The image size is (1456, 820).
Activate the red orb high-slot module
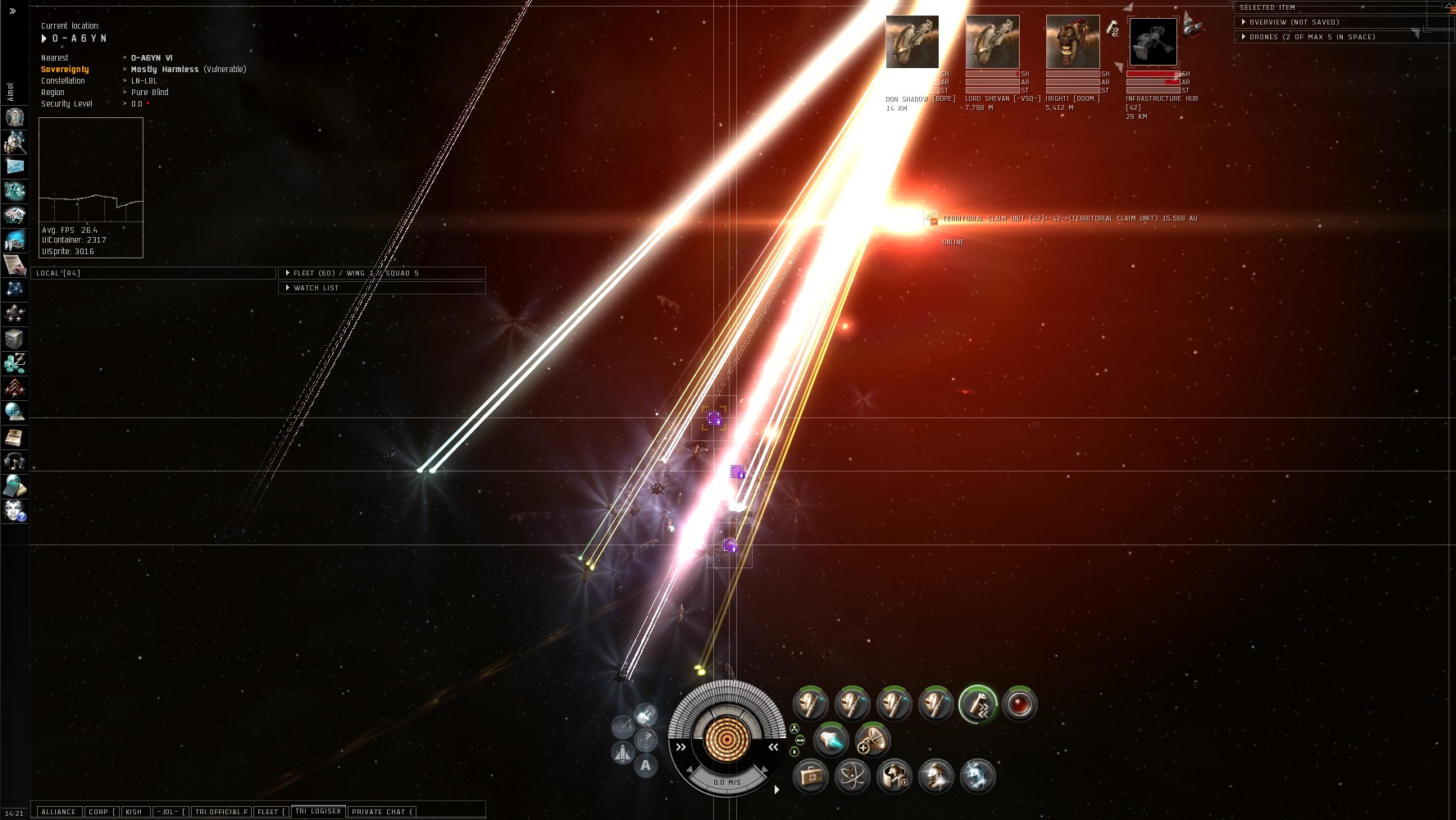point(1019,704)
